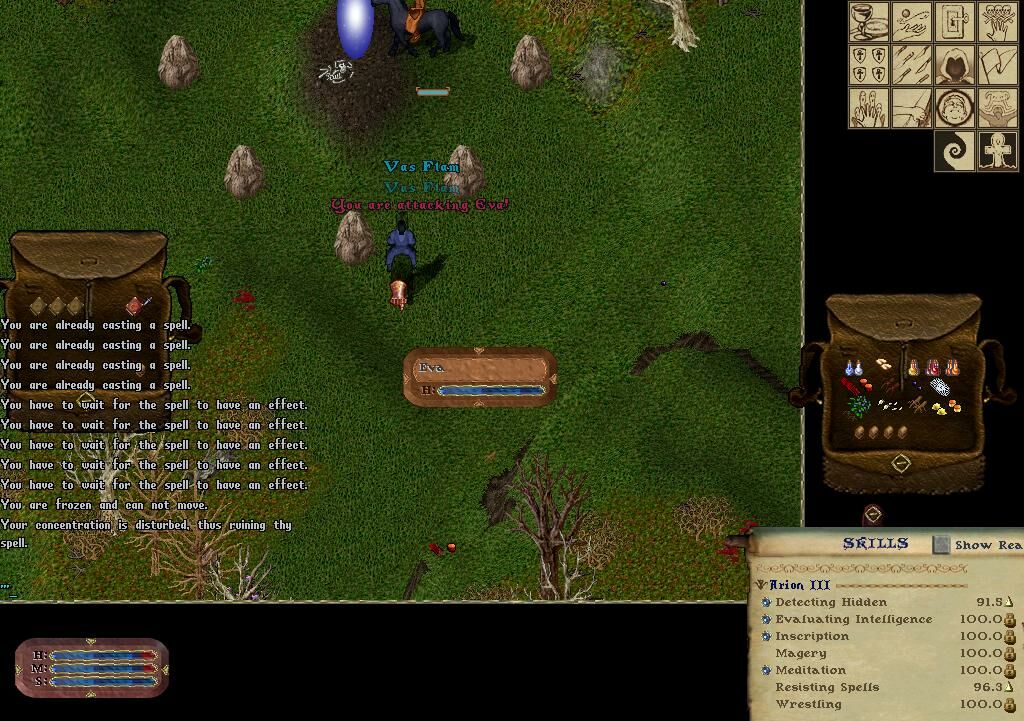
Task: Toggle the Show Real checkbox in Skills
Action: tap(941, 545)
